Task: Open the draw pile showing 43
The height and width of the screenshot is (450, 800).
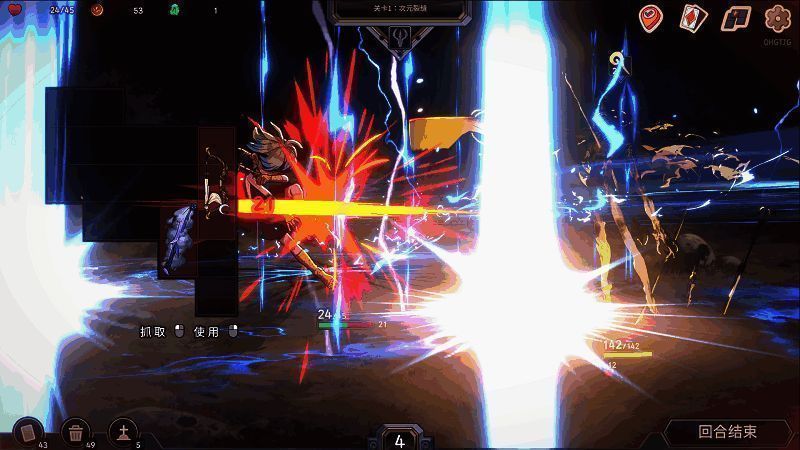Action: pyautogui.click(x=28, y=431)
